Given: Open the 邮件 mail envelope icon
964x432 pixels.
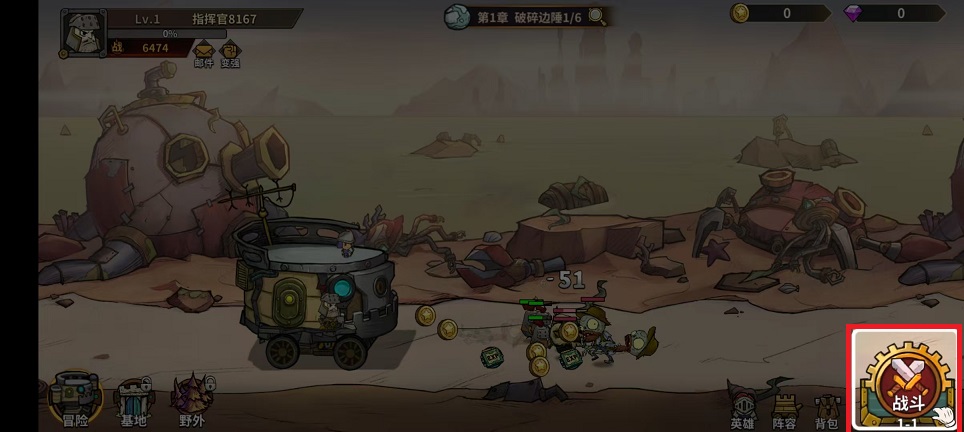Looking at the screenshot, I should point(204,53).
